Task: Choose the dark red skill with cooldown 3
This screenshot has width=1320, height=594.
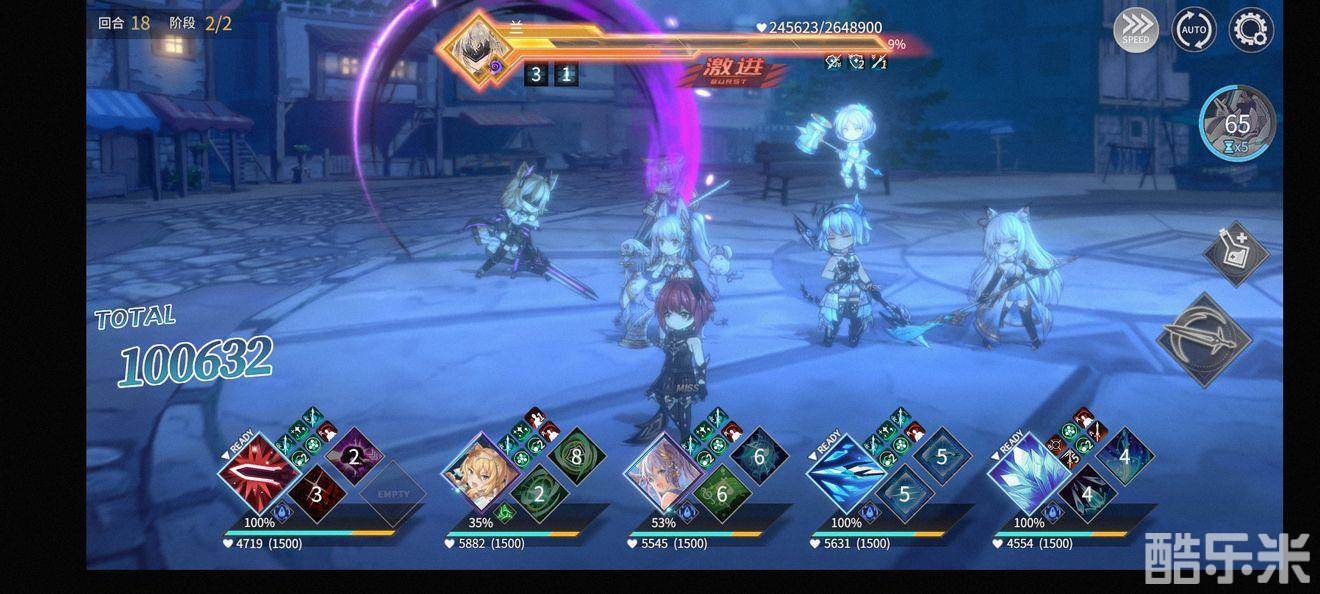Action: pyautogui.click(x=317, y=494)
